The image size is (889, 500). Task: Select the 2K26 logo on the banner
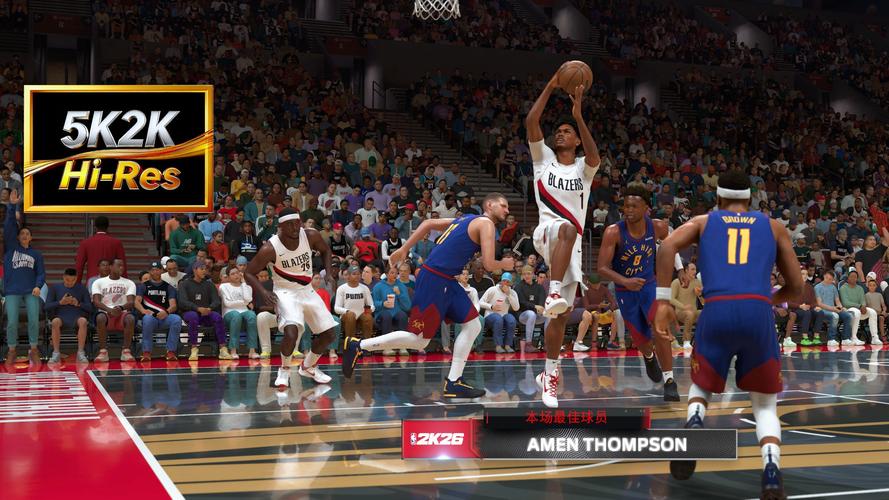point(441,439)
